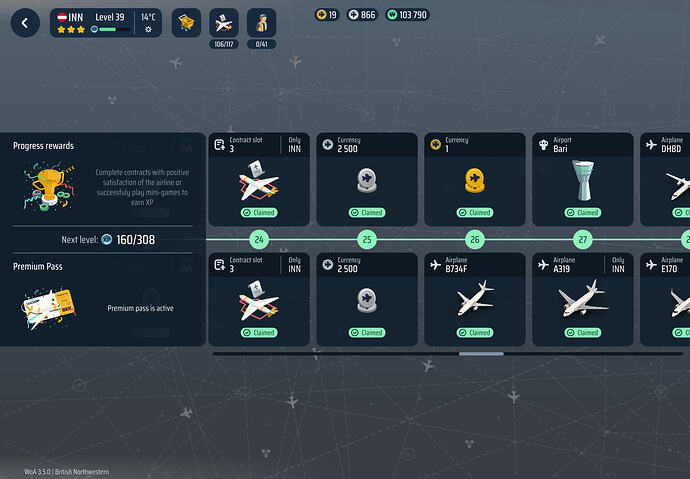Open the yellow cart icon
This screenshot has width=690, height=479.
pos(186,23)
